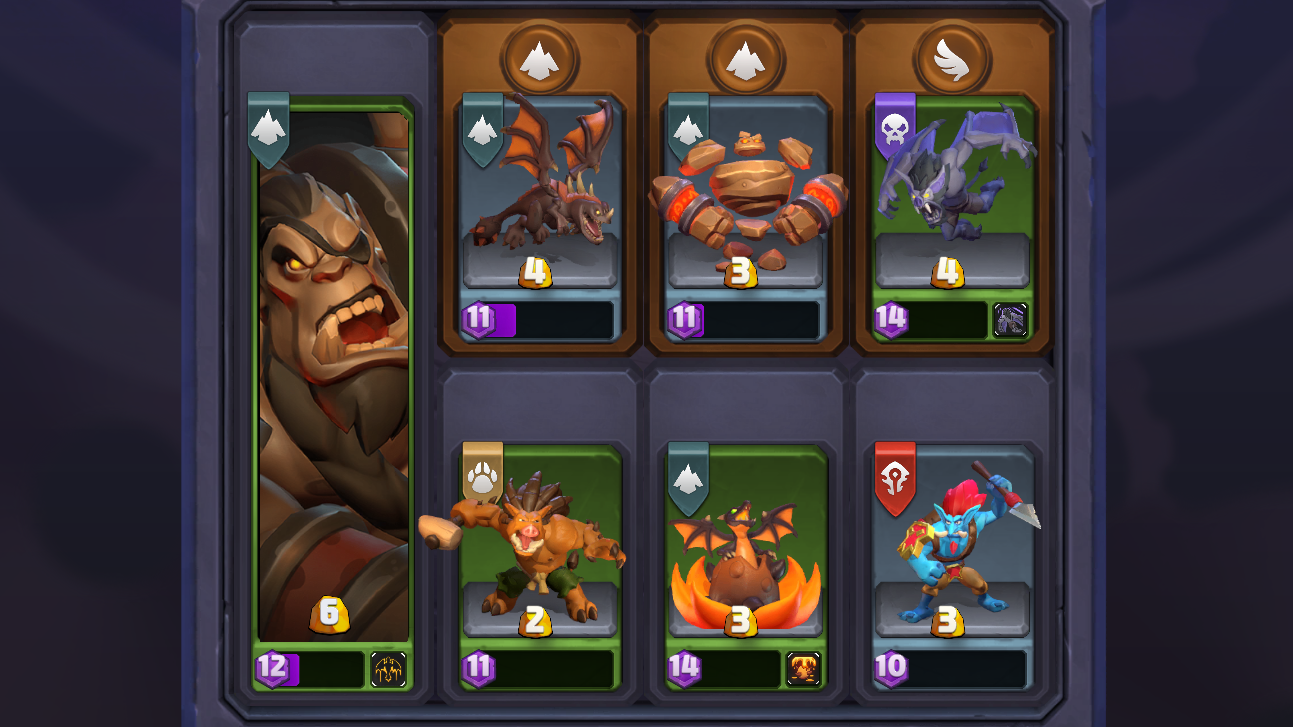Viewport: 1293px width, 727px height.
Task: Open the Gargoyle card's talent icon
Action: point(1010,320)
